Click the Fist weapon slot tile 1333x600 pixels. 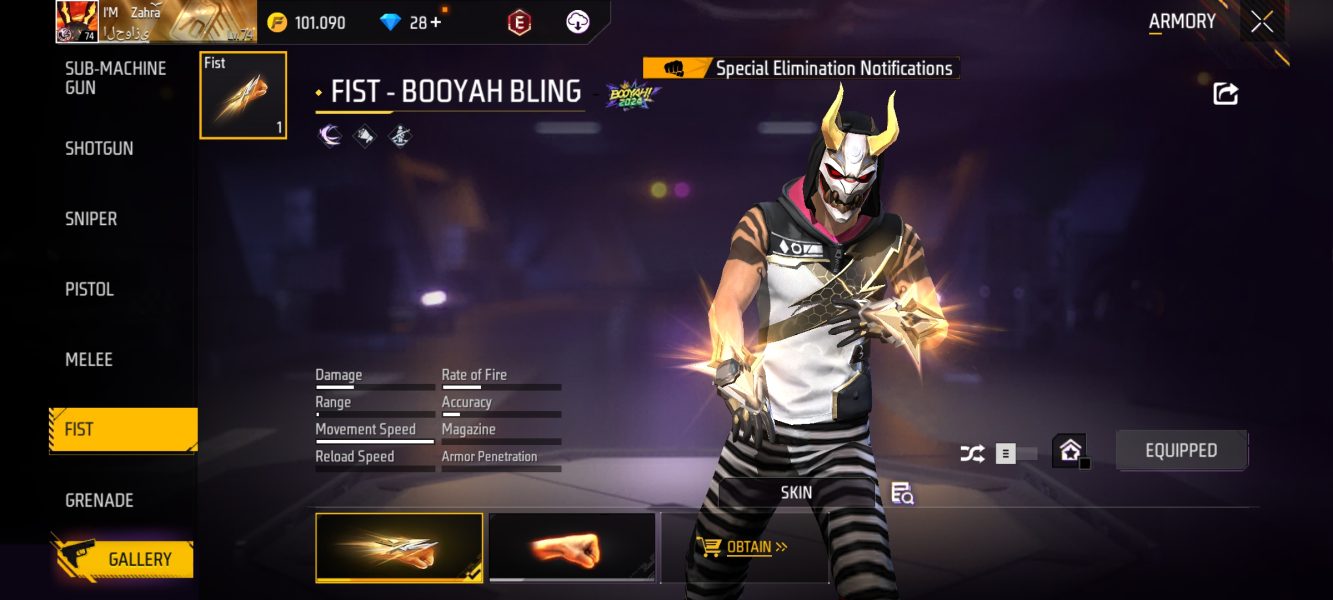(x=243, y=95)
